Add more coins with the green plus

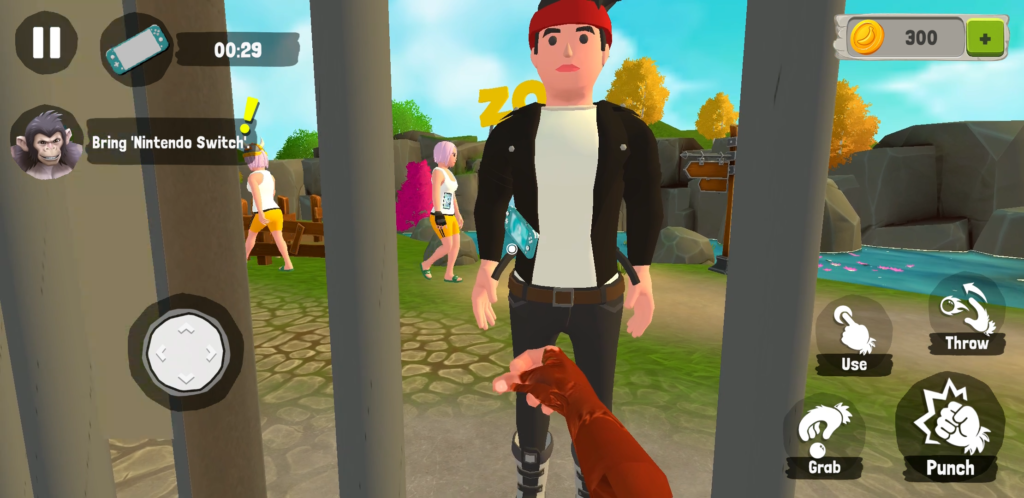point(986,39)
